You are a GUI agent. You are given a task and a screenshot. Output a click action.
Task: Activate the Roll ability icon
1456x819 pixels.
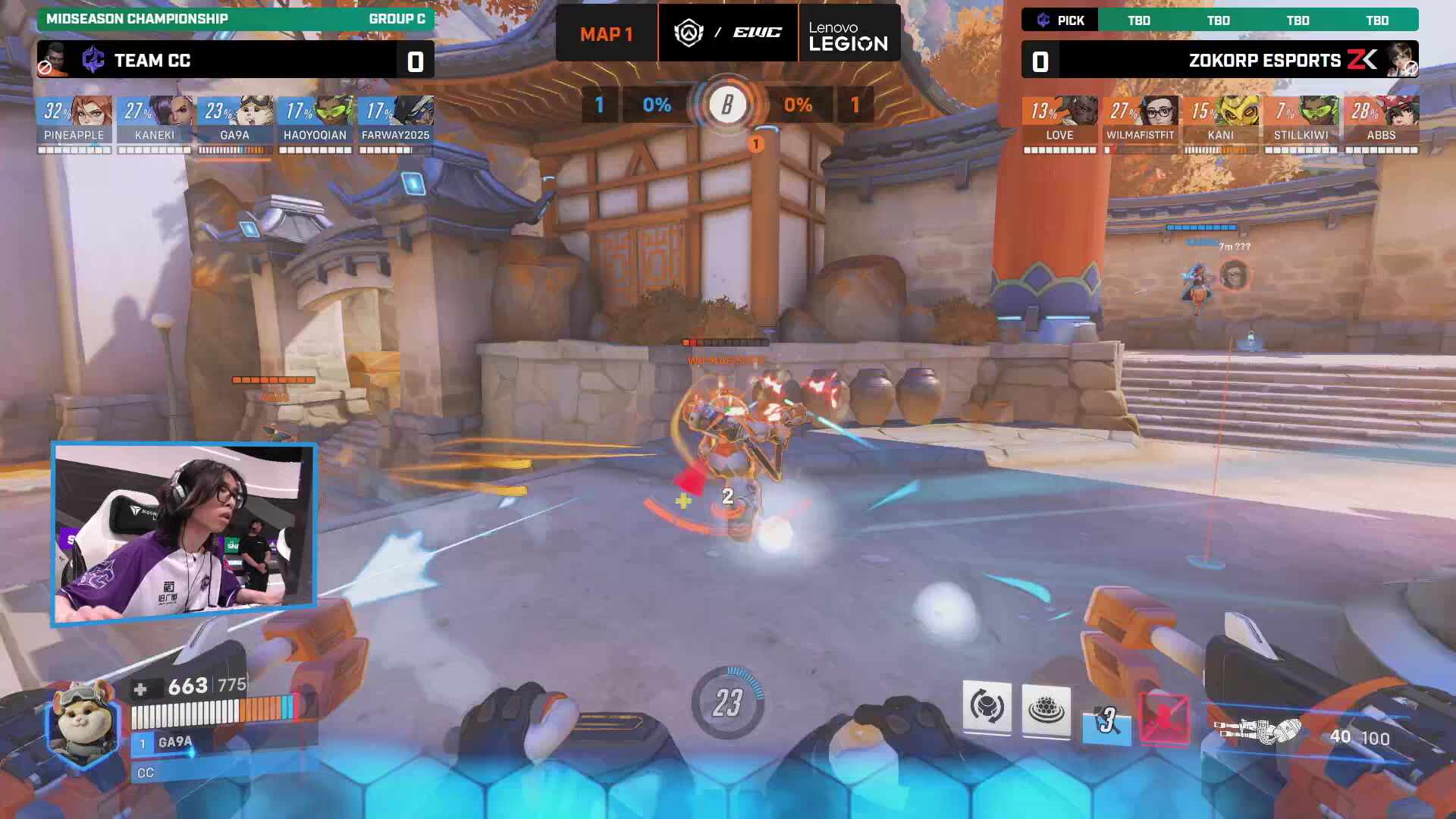pyautogui.click(x=987, y=708)
